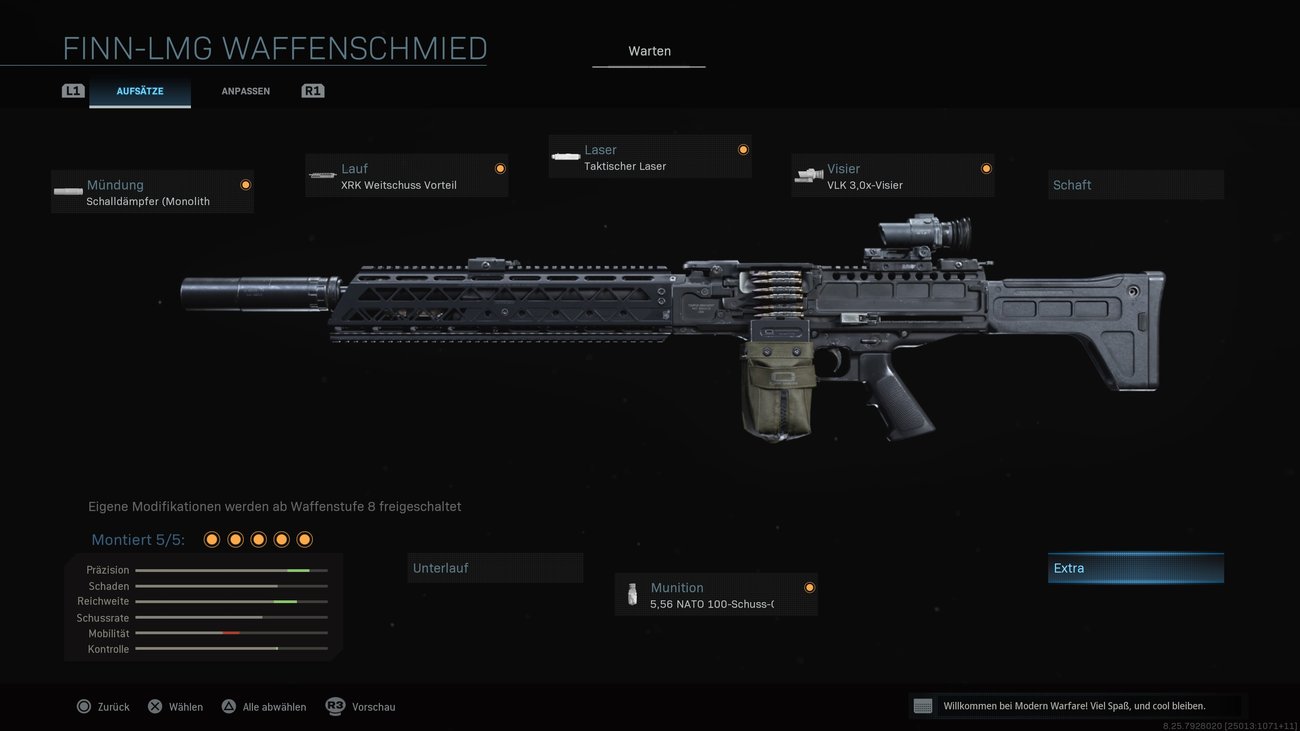Open the Unterlauf attachment selector
Image resolution: width=1300 pixels, height=731 pixels.
(495, 567)
